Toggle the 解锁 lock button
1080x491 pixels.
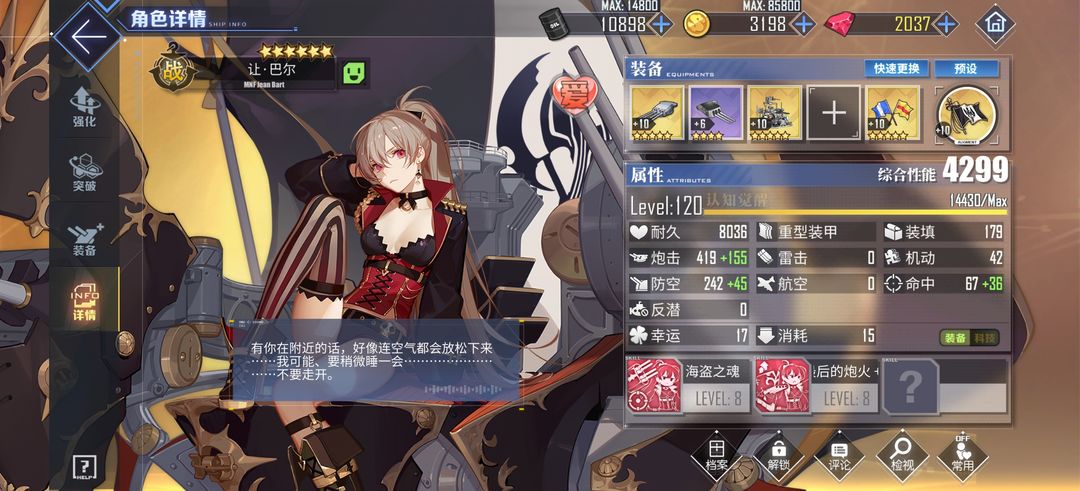[x=778, y=455]
